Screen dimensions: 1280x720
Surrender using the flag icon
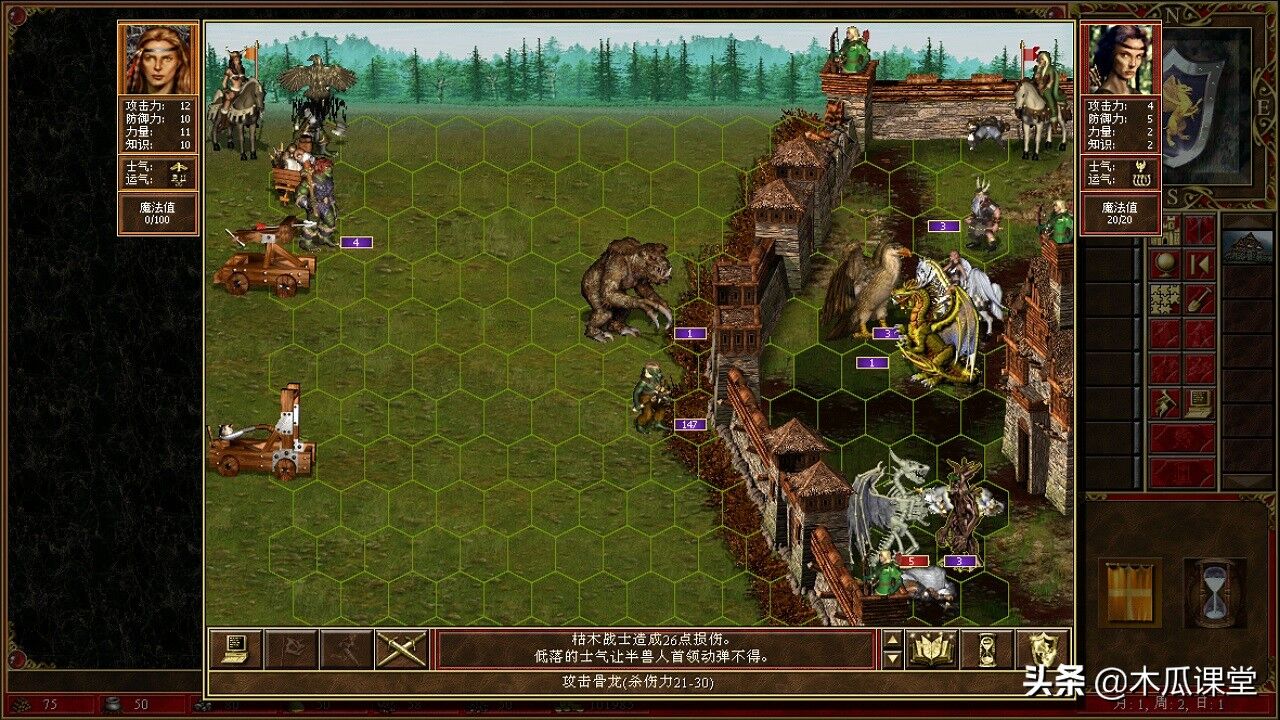point(291,650)
